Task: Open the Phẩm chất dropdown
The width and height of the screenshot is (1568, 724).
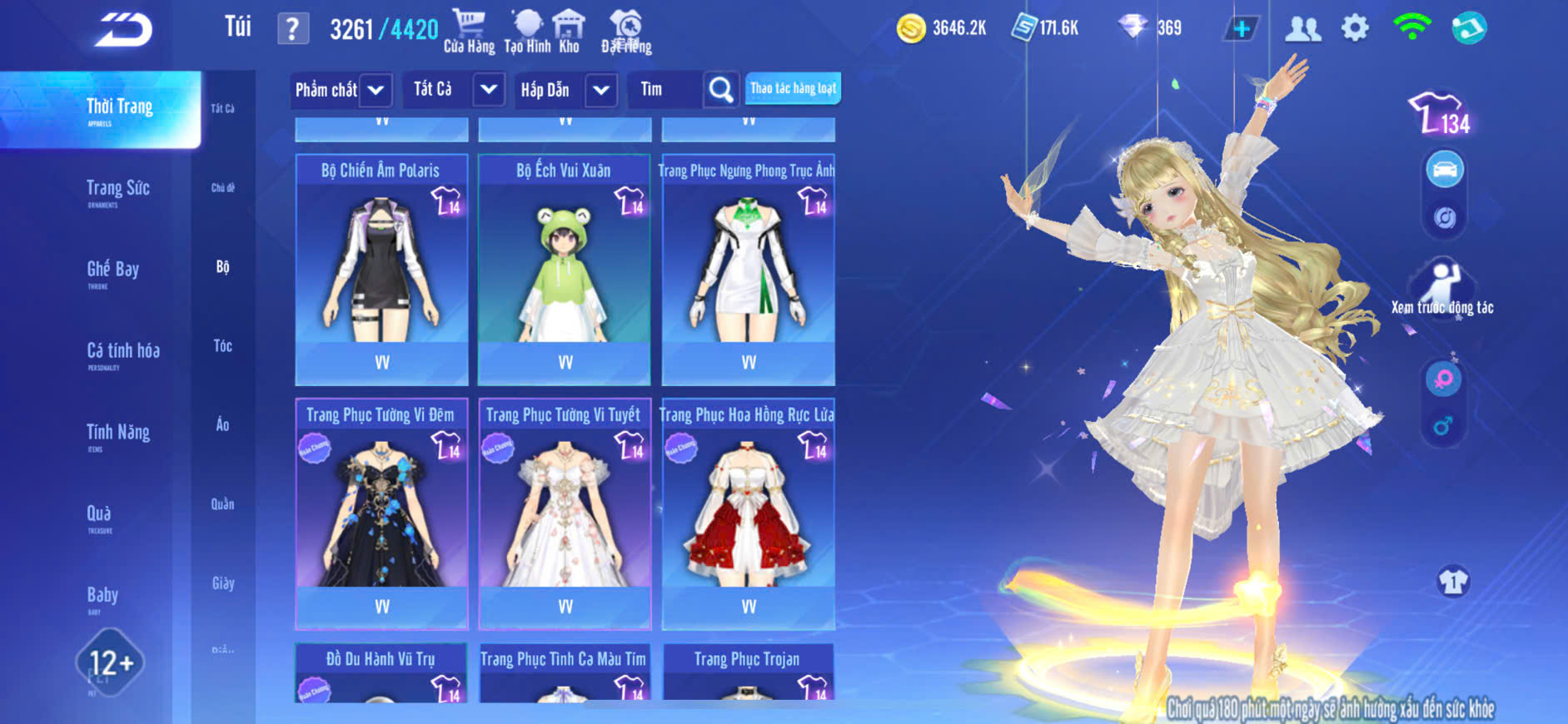Action: 341,90
